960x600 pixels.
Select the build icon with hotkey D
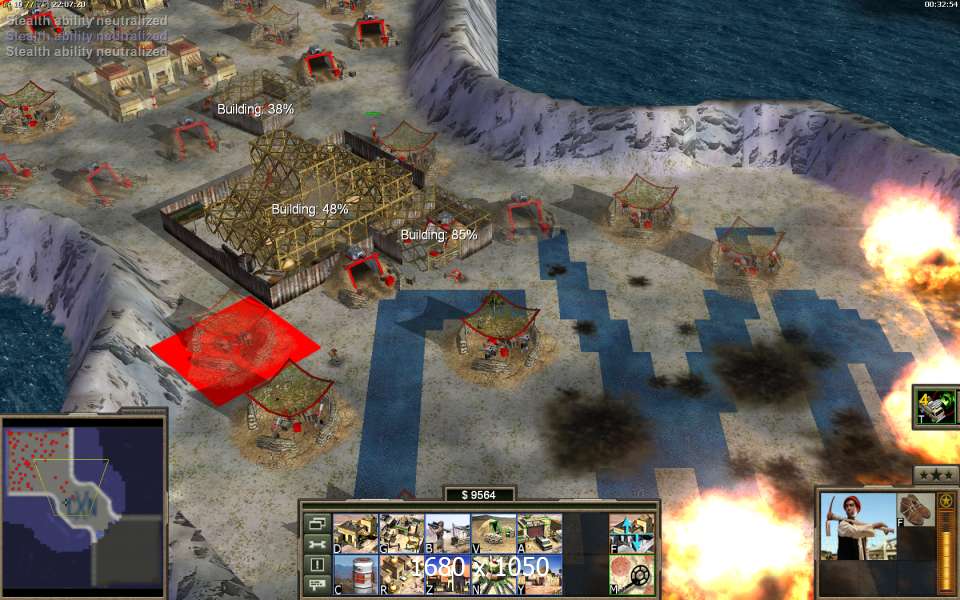pos(355,533)
